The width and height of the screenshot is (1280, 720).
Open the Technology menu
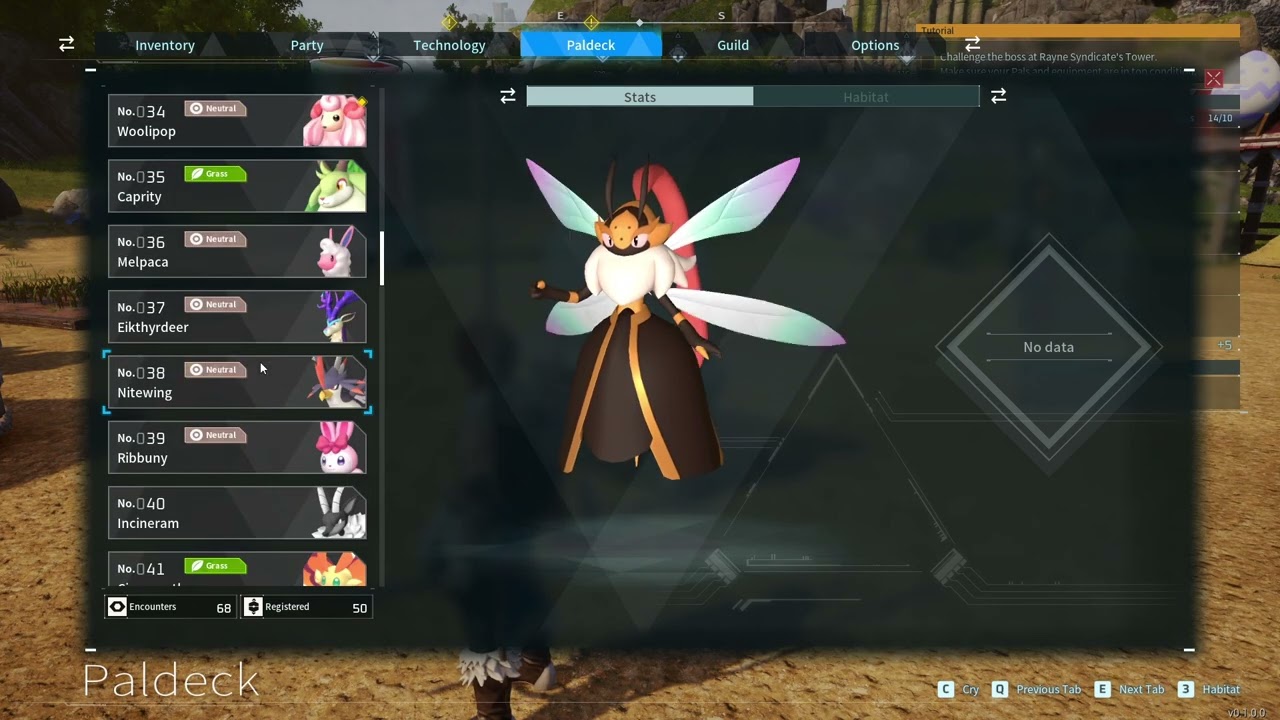click(x=449, y=45)
